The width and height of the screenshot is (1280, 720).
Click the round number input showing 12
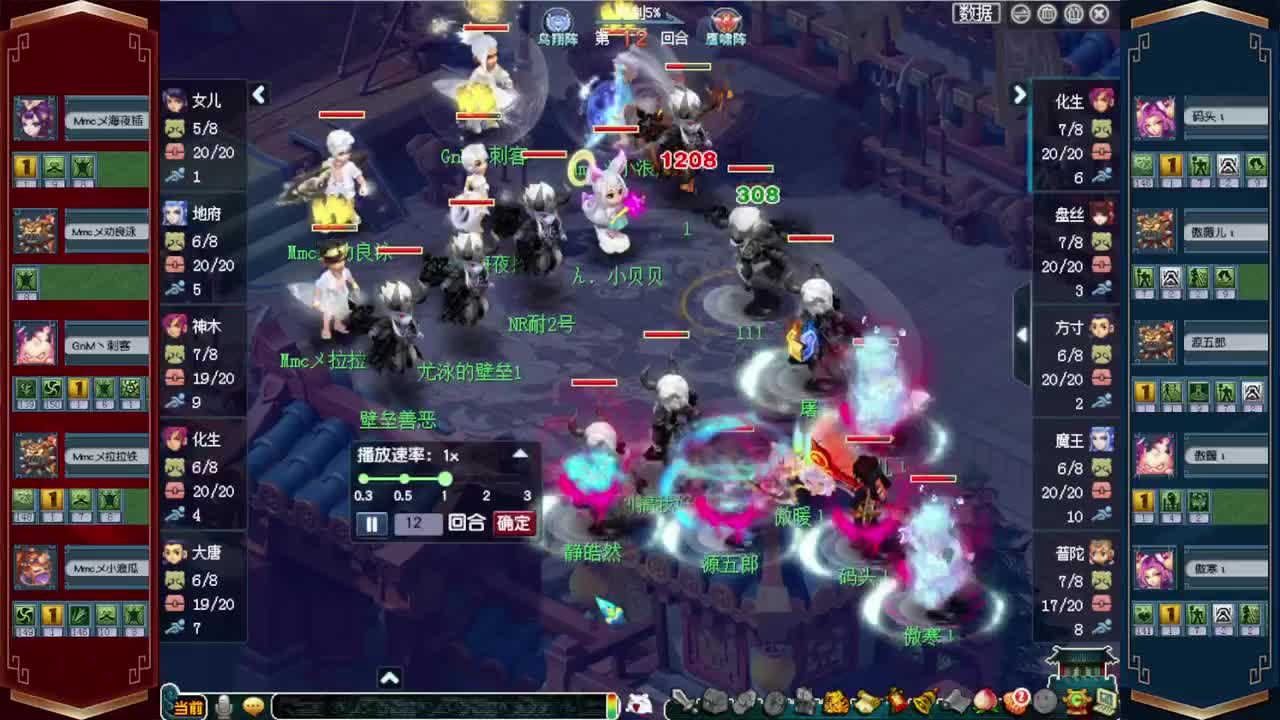[418, 523]
